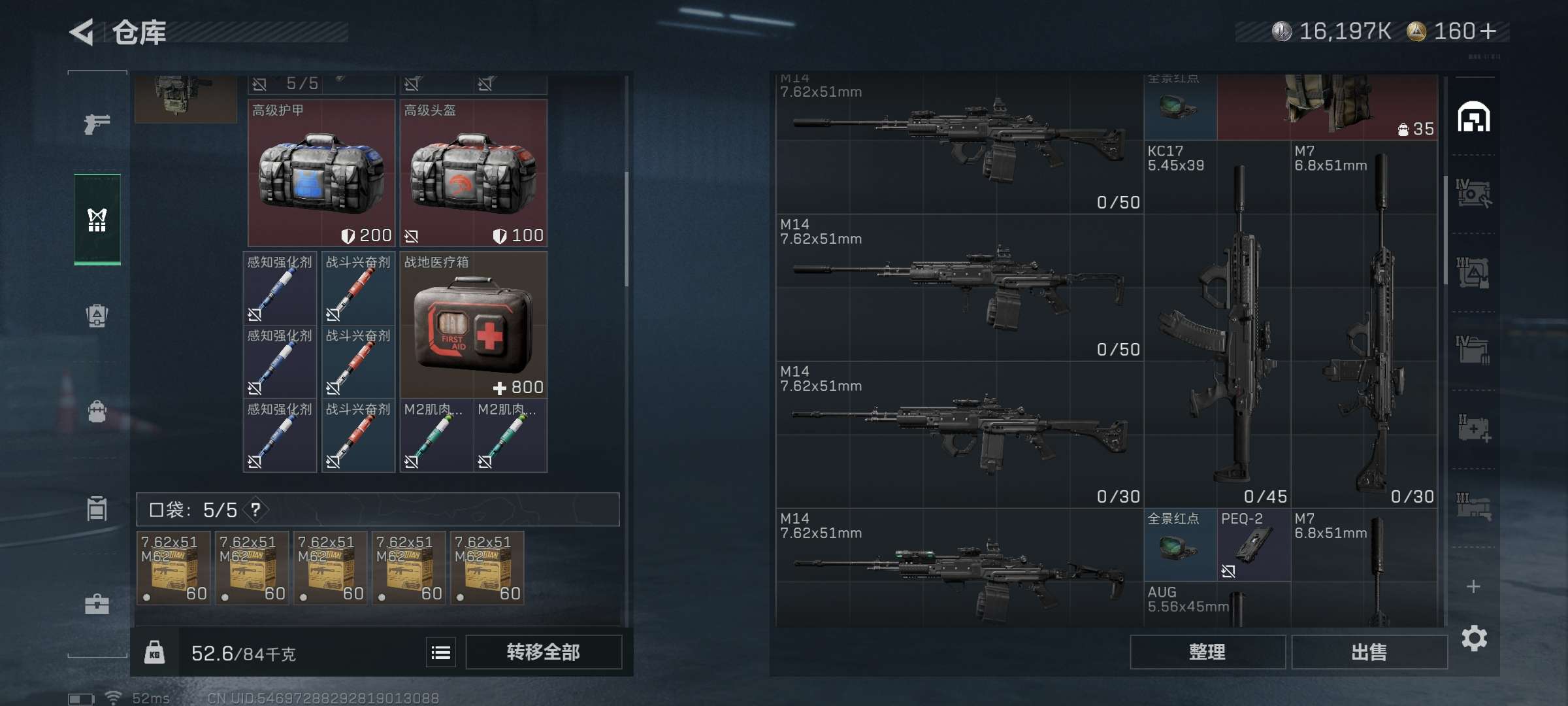Open the warehouse home icon tab
The height and width of the screenshot is (706, 1568).
pyautogui.click(x=1474, y=118)
